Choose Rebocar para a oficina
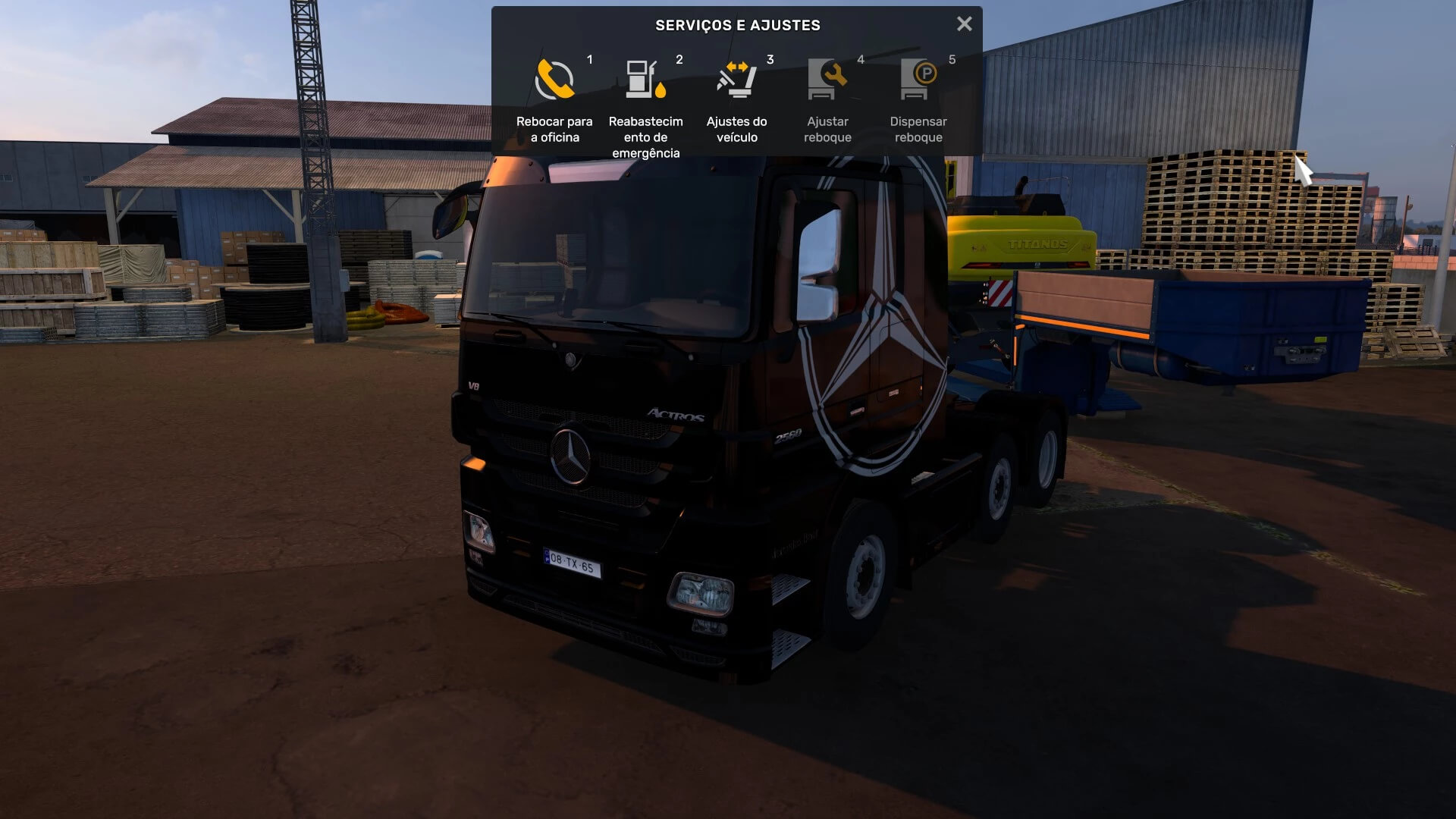The width and height of the screenshot is (1456, 819). (554, 99)
